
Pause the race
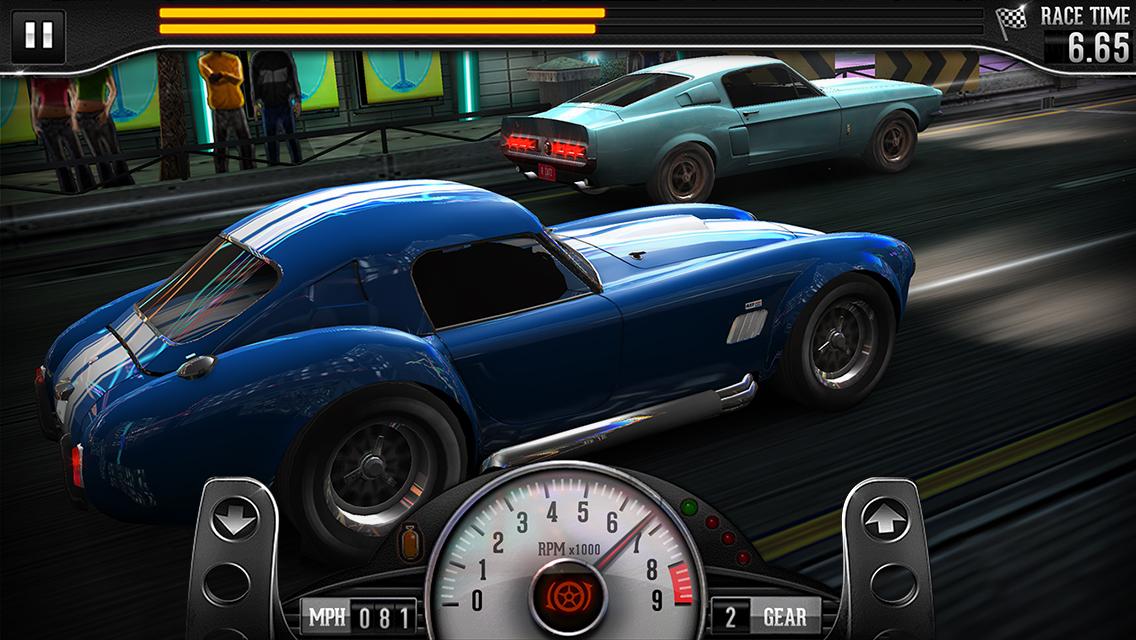click(x=38, y=36)
